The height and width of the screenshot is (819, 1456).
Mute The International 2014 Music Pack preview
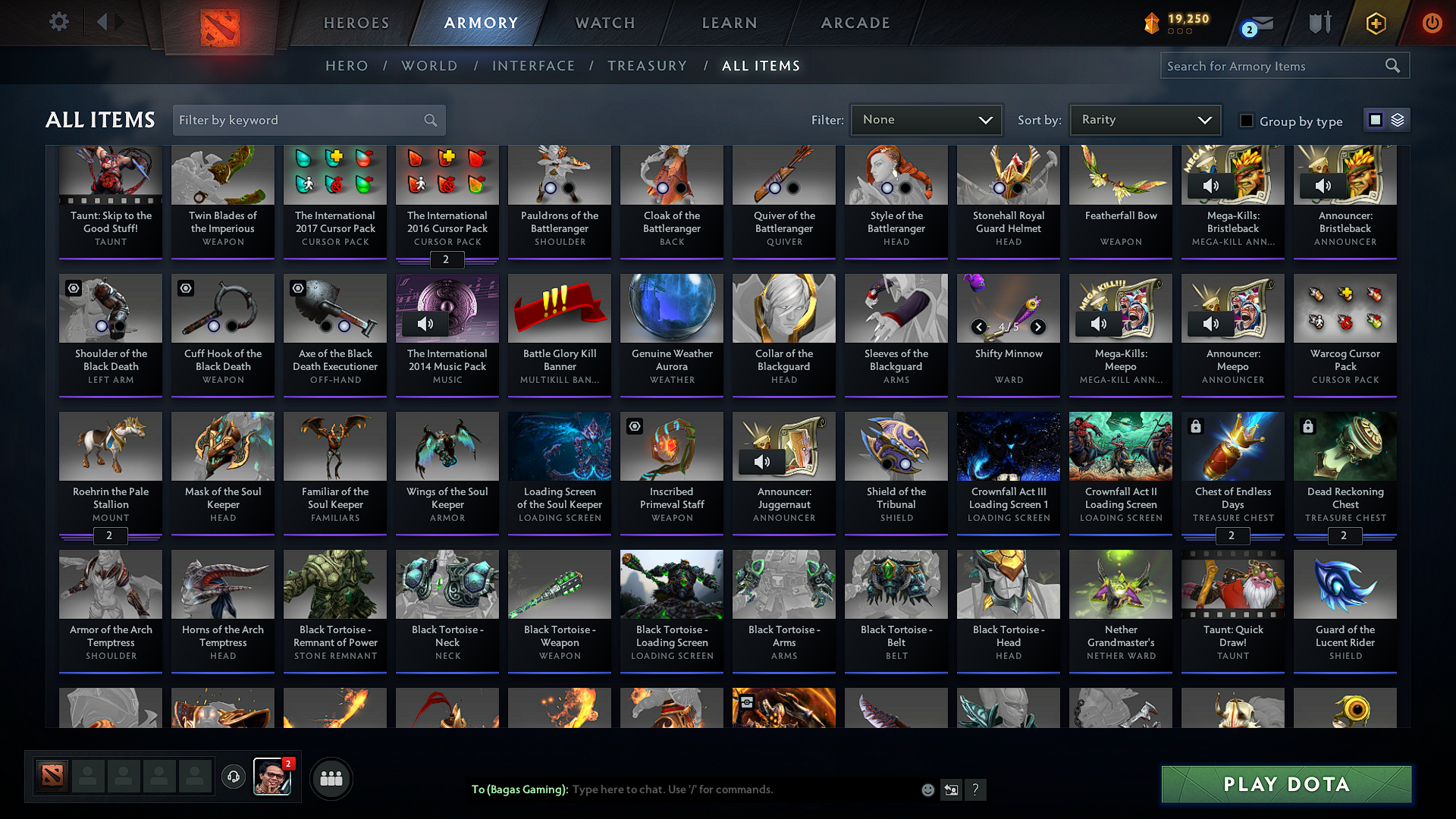point(425,323)
